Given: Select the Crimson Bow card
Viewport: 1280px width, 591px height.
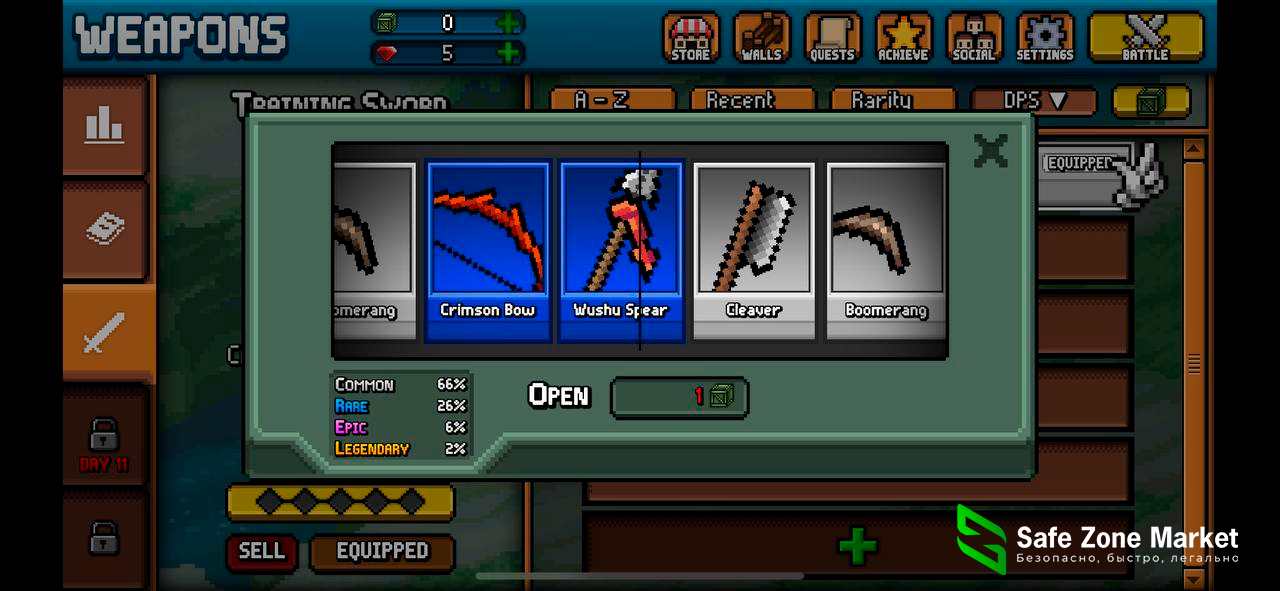Looking at the screenshot, I should [x=488, y=250].
